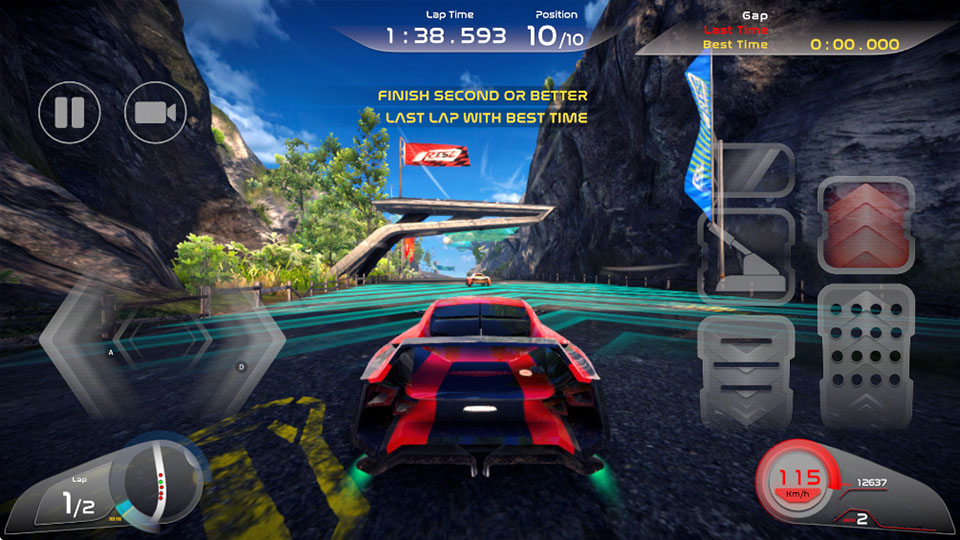The width and height of the screenshot is (960, 540).
Task: Pause the race
Action: [70, 112]
